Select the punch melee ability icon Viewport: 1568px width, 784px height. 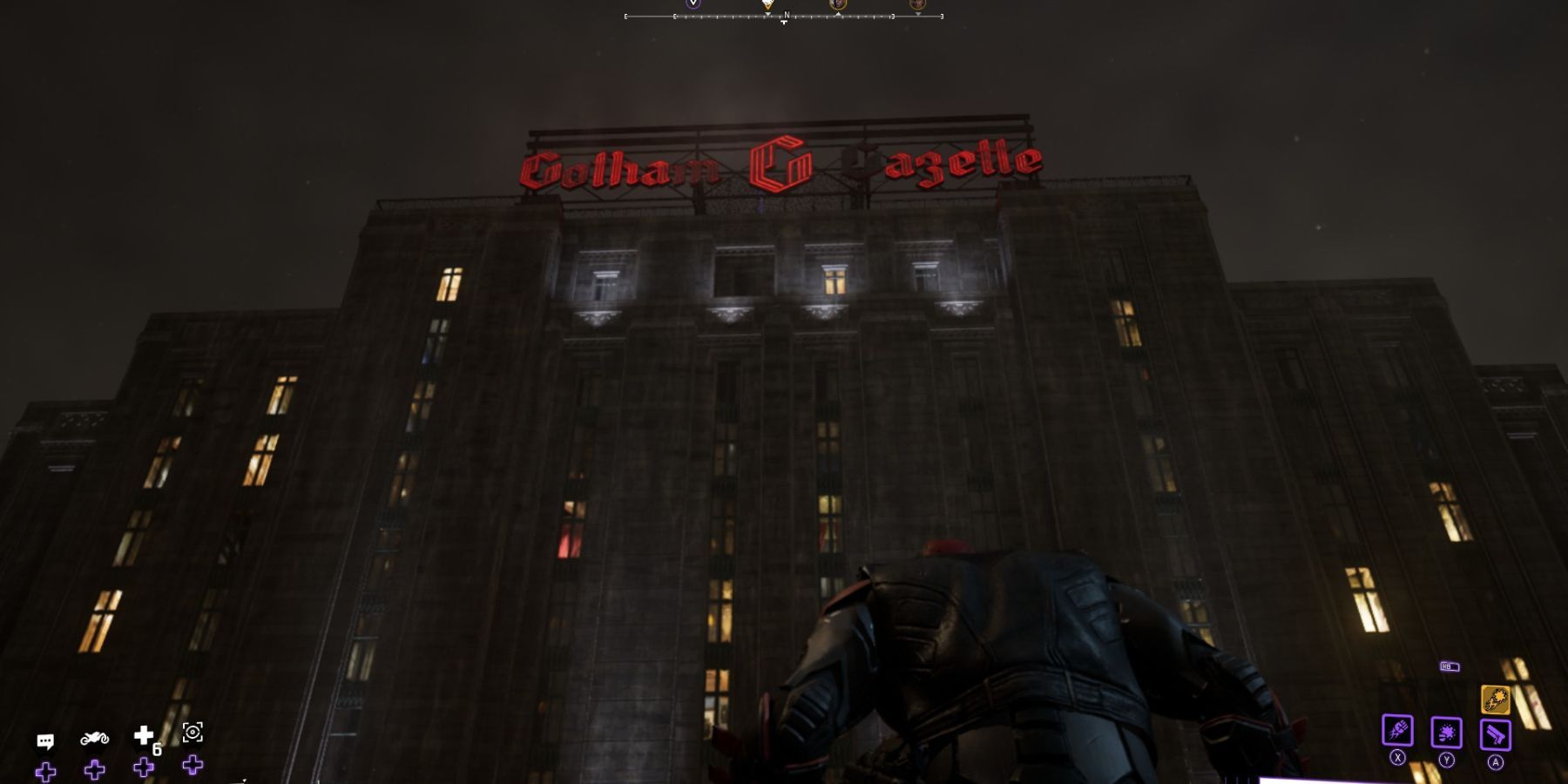1396,732
